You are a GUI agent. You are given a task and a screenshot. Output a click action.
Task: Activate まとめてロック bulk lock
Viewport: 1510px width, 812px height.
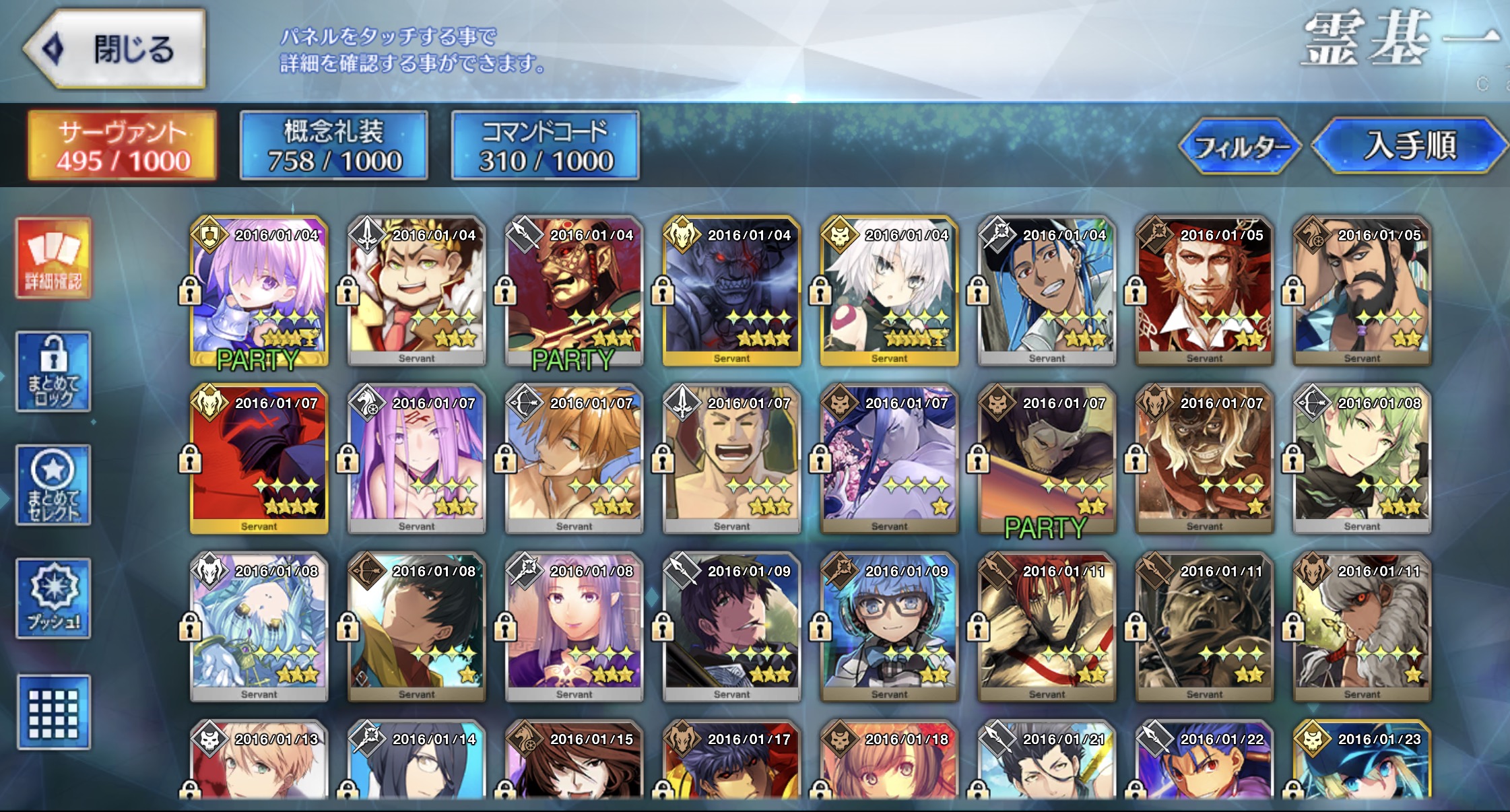click(x=53, y=371)
